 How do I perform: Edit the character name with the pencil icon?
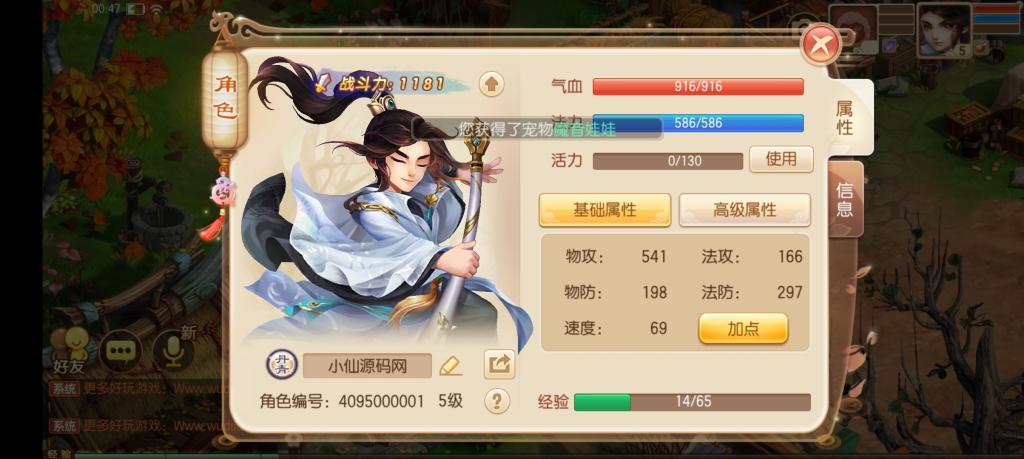pyautogui.click(x=451, y=365)
